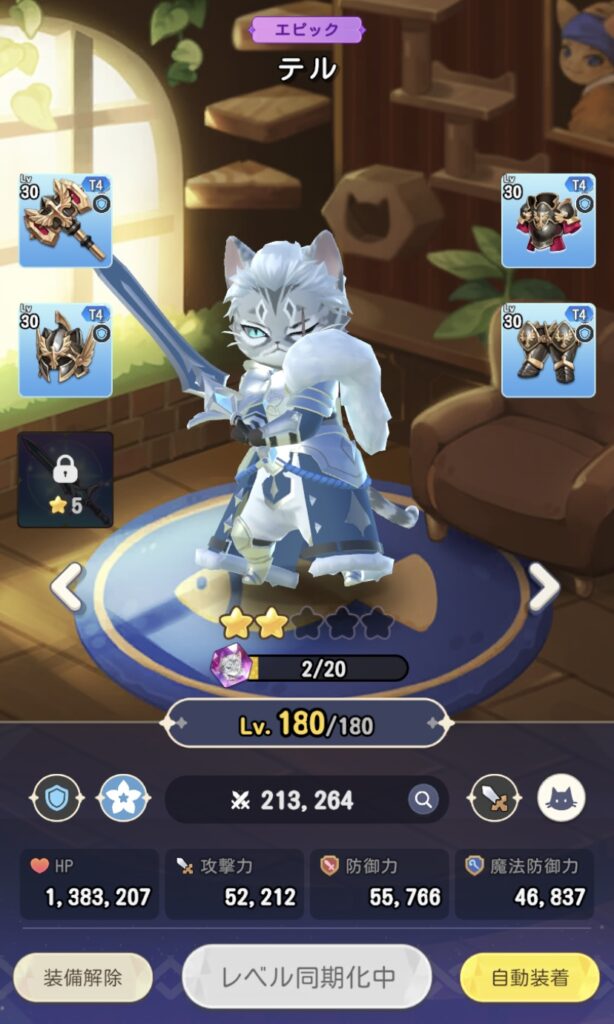Open the equipped helmet slot
The image size is (614, 1024).
tap(65, 351)
